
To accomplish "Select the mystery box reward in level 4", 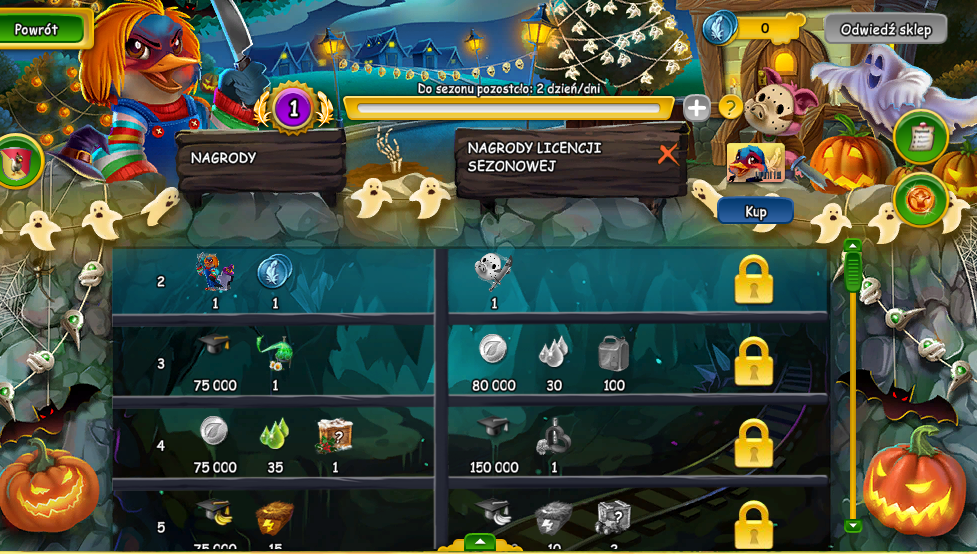I will [335, 435].
